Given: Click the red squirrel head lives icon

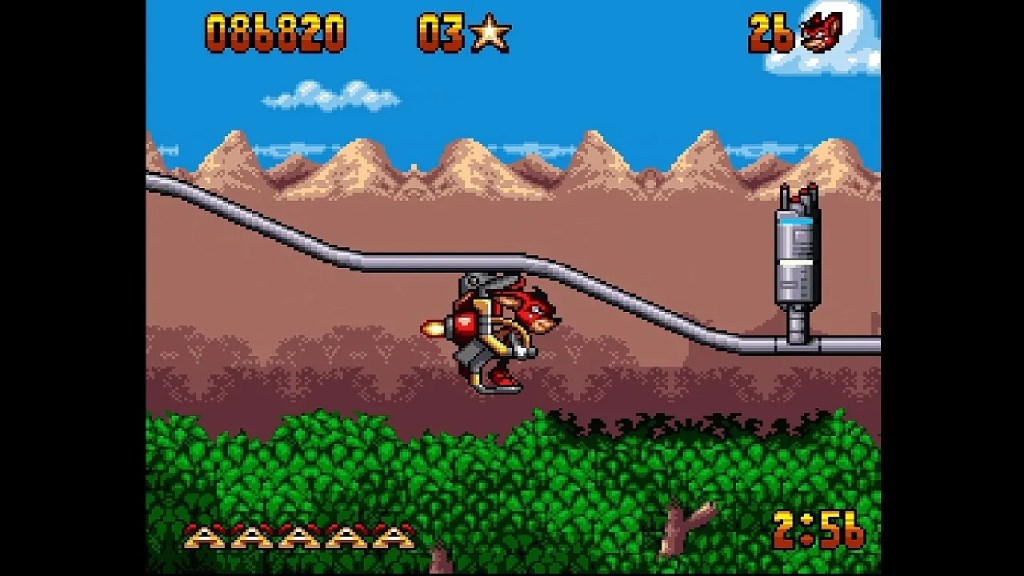Looking at the screenshot, I should click(x=819, y=34).
